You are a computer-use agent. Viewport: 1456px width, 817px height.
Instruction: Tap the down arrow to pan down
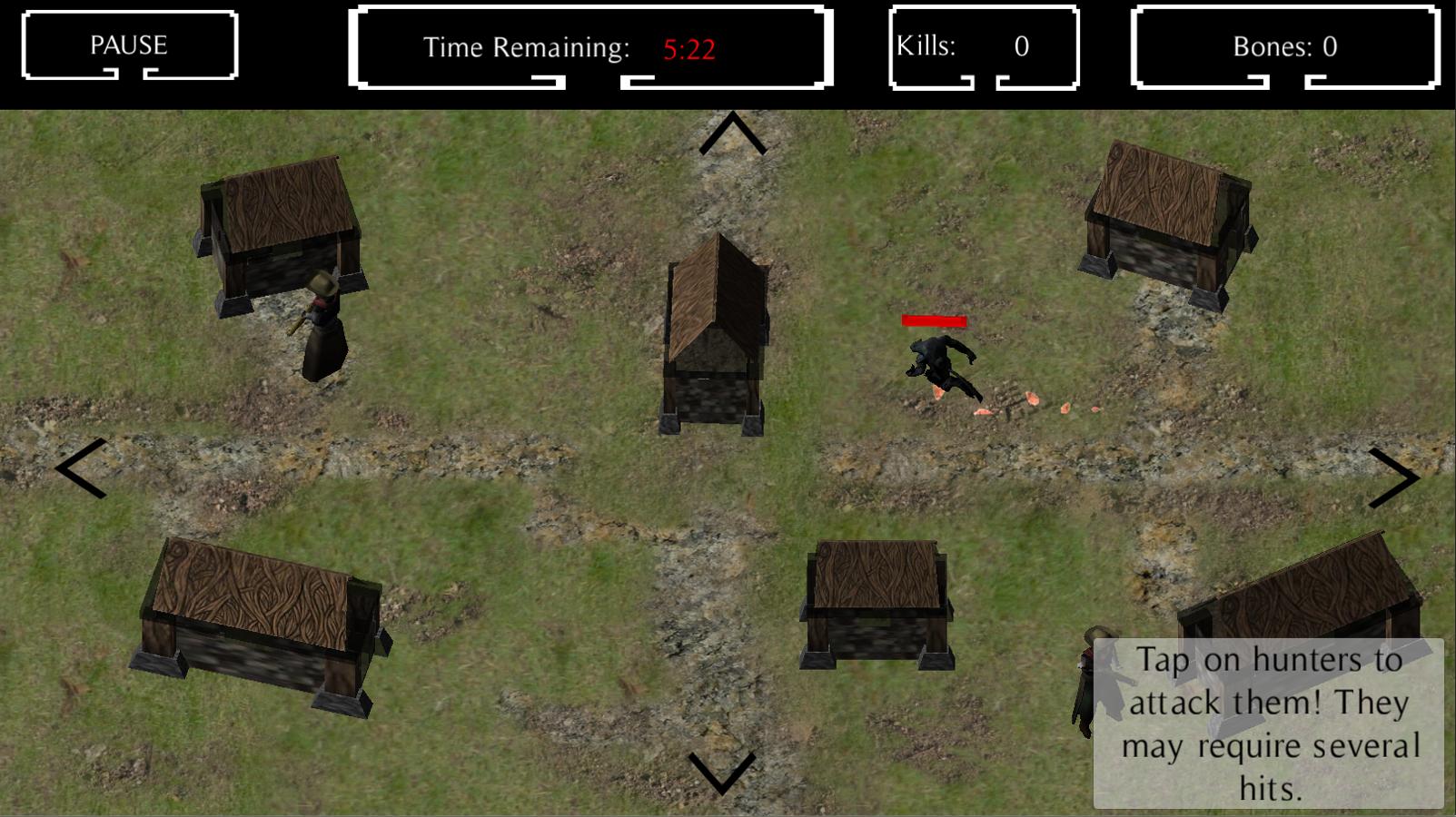[722, 772]
